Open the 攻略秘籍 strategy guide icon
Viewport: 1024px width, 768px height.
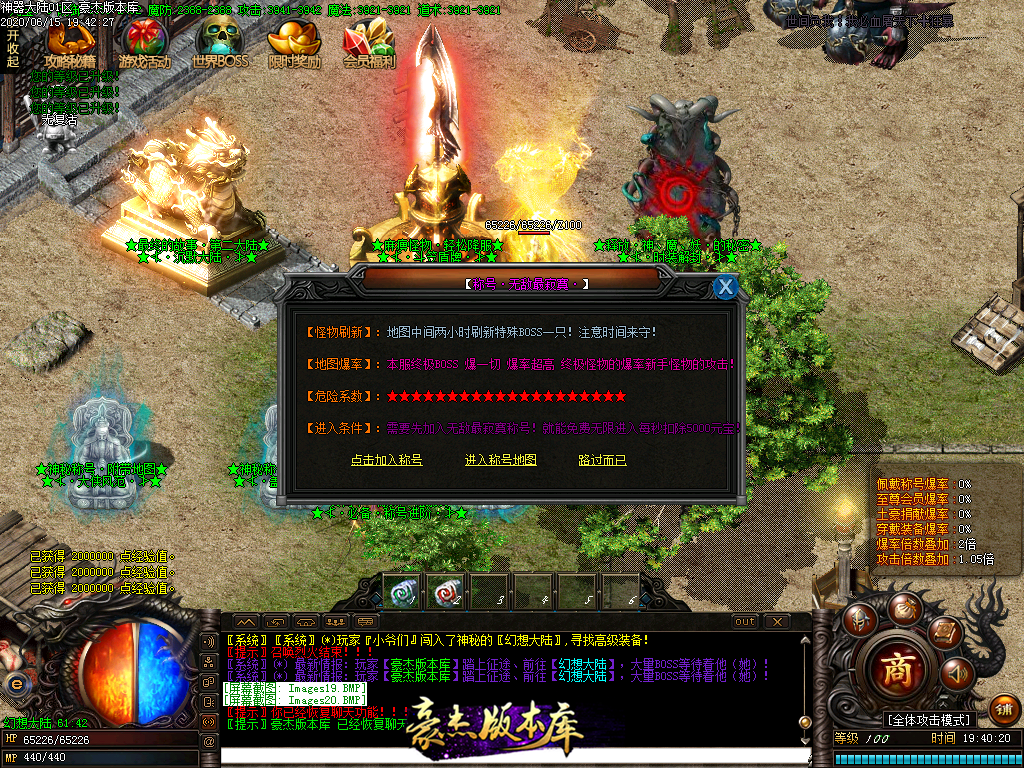(71, 44)
